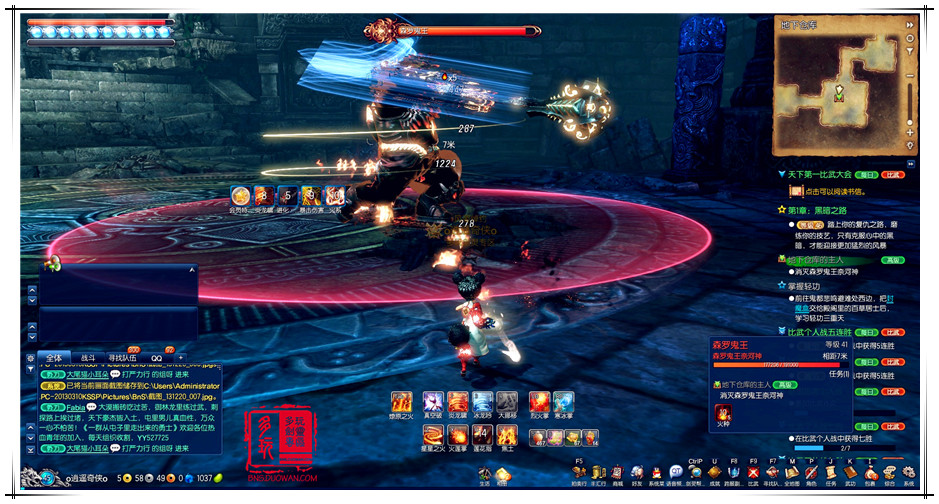939x504 pixels.
Task: Select the QQ chat tab
Action: [157, 357]
